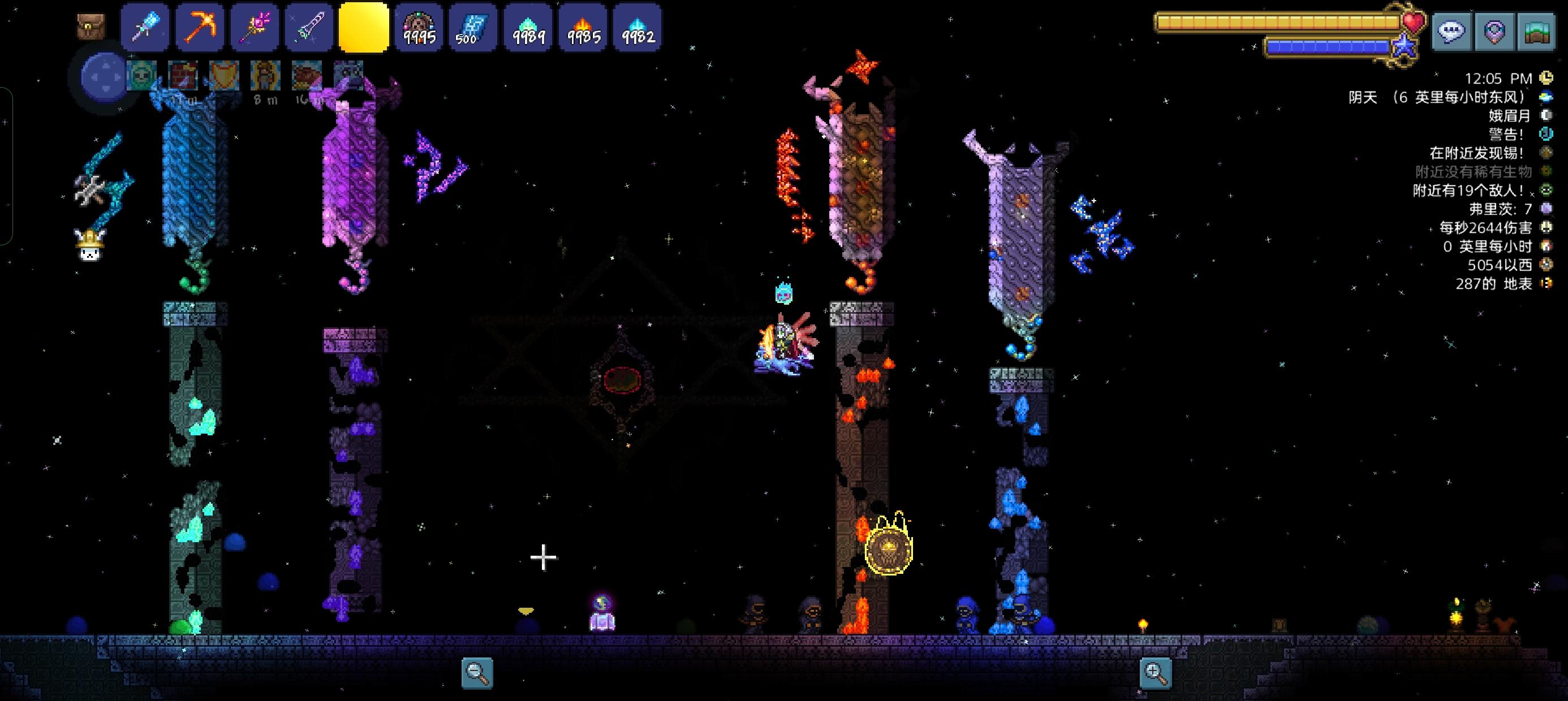Tap the green smiling face buff icon
This screenshot has width=1568, height=701.
141,75
